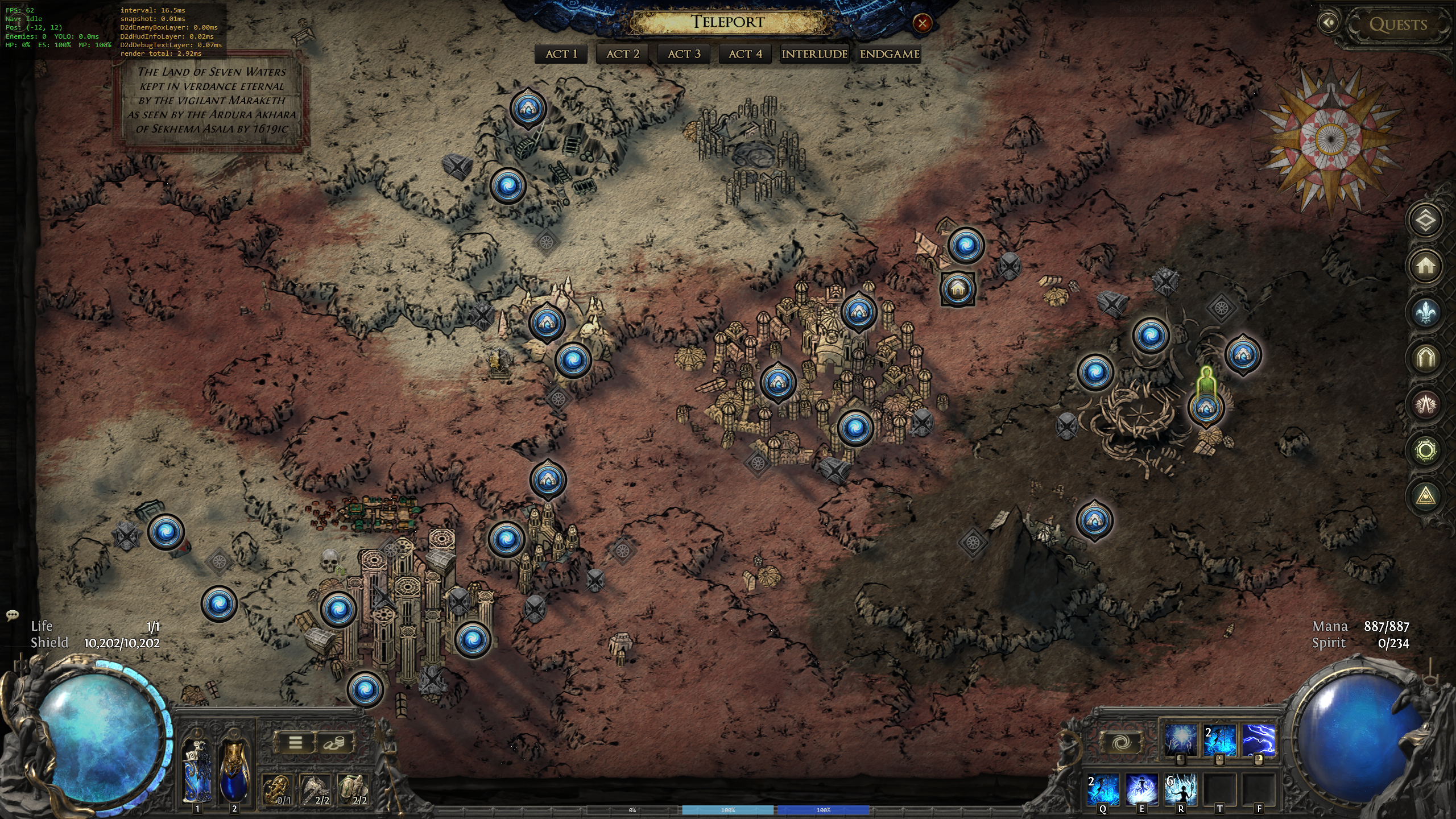Show the Act 3 waypoint map
The height and width of the screenshot is (819, 1456).
tap(684, 54)
